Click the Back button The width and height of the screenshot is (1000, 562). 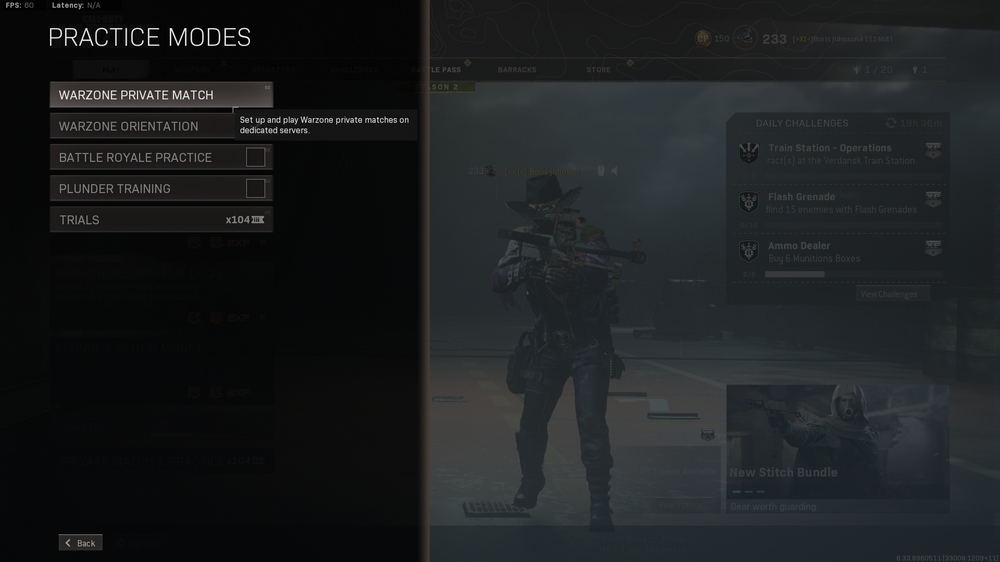[x=80, y=543]
